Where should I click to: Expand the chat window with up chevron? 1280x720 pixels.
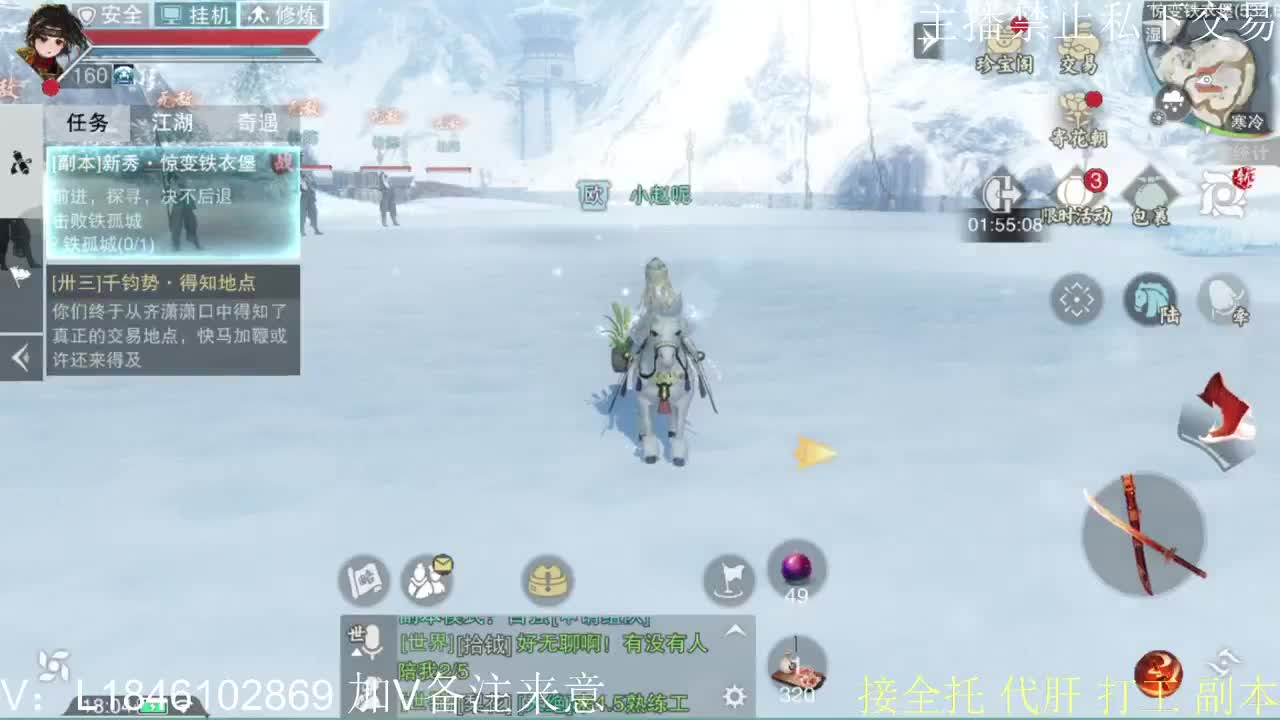click(x=733, y=630)
